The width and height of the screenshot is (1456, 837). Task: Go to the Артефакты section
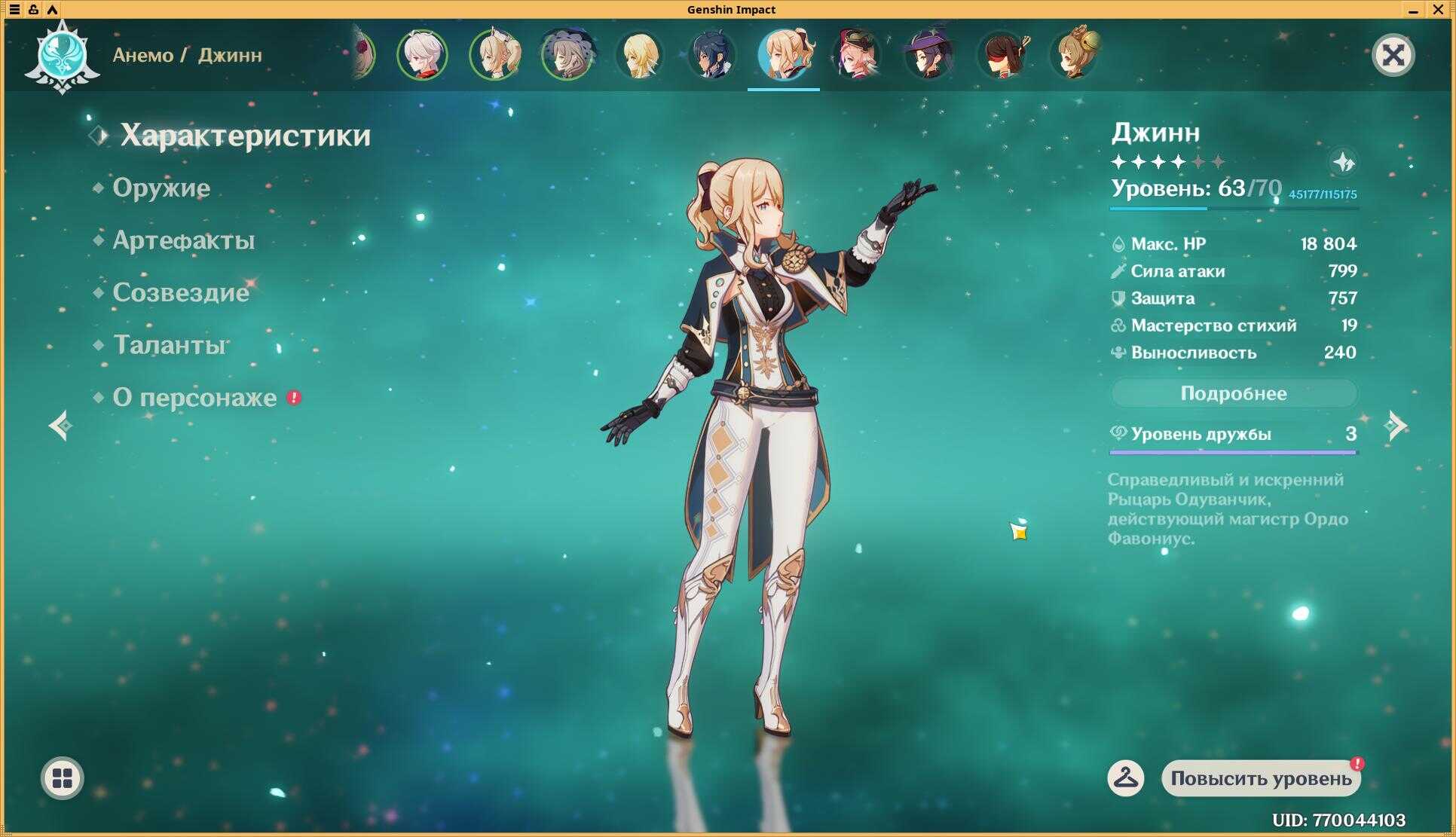(x=183, y=240)
